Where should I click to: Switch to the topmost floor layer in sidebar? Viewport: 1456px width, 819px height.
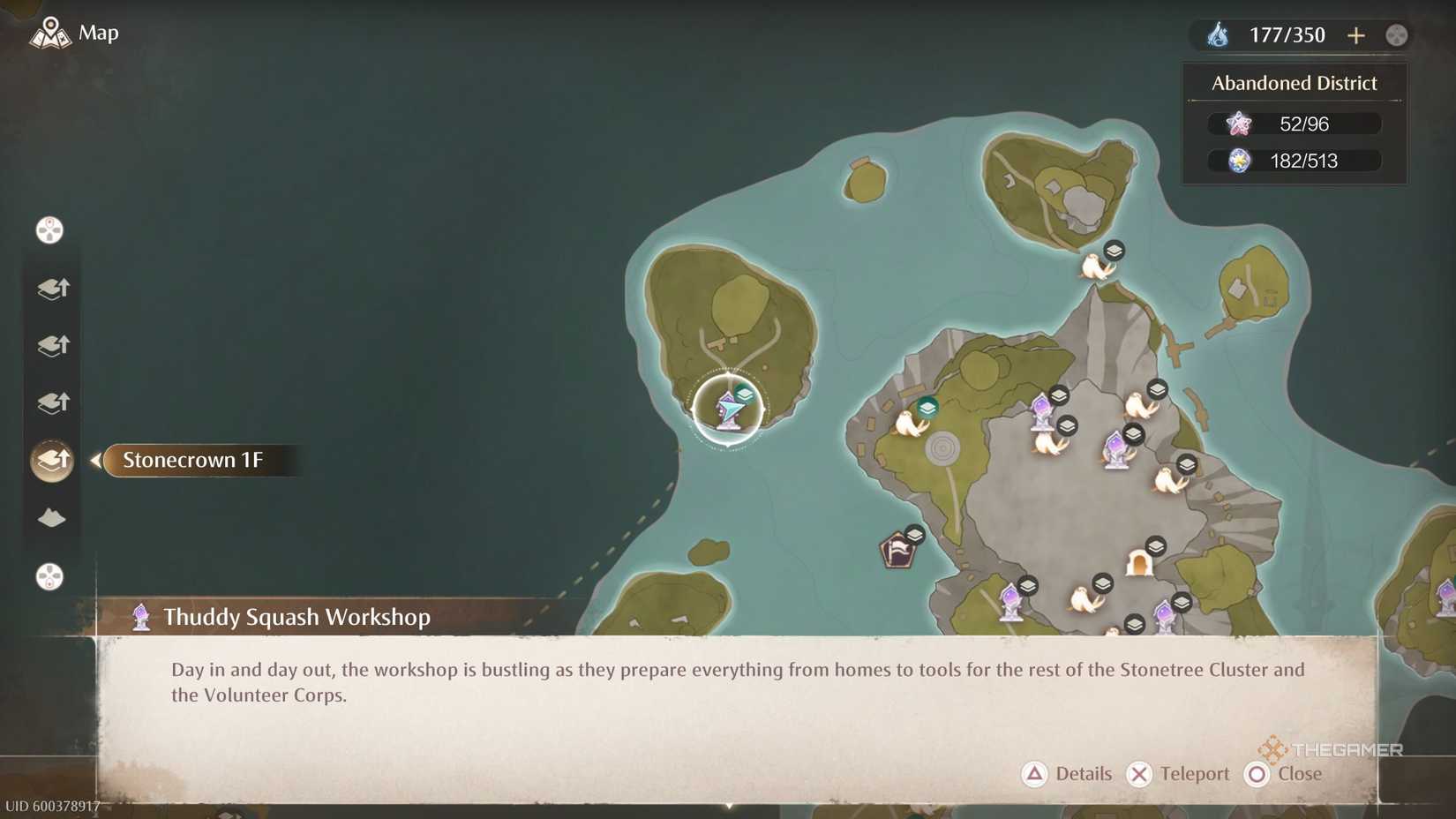(51, 288)
